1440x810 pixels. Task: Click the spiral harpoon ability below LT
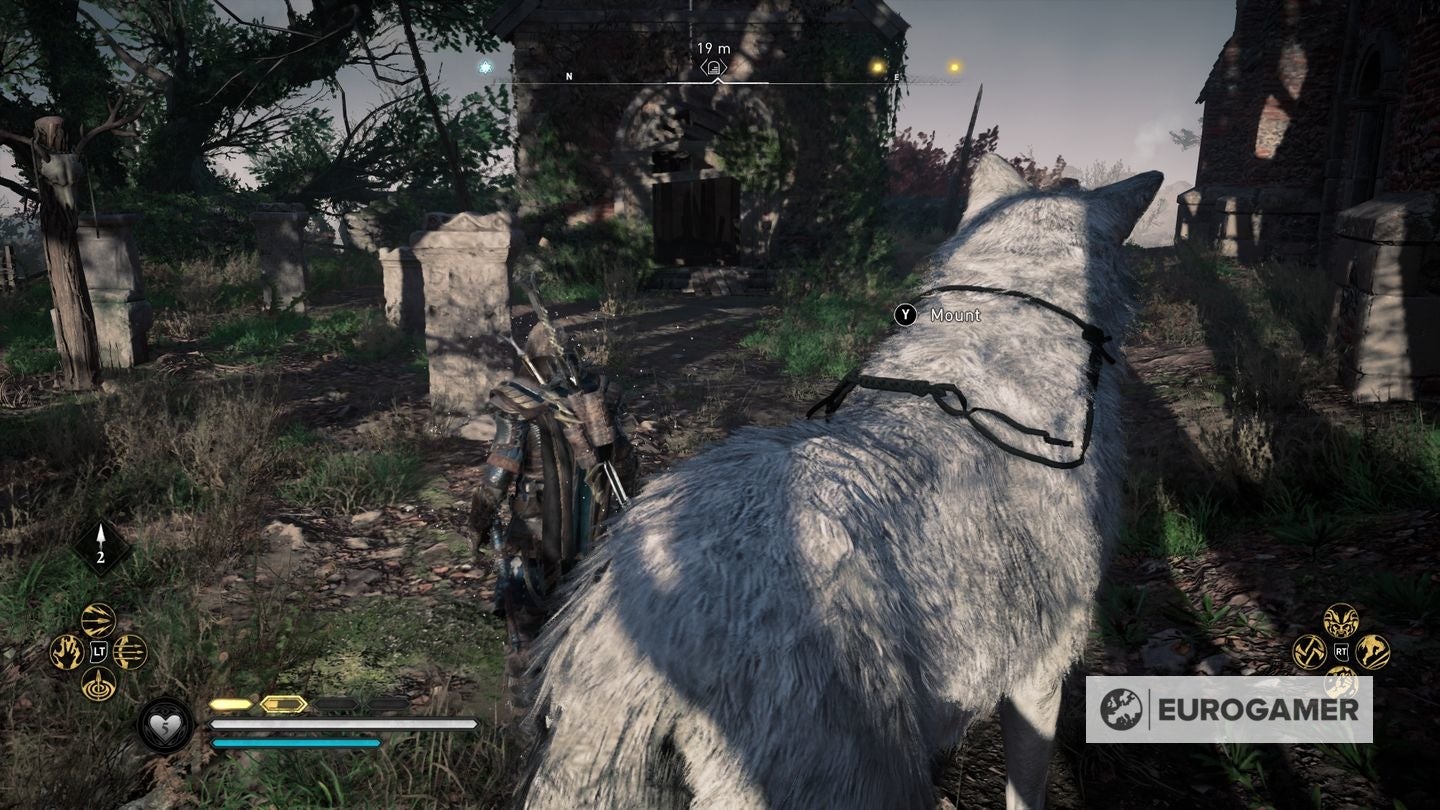pyautogui.click(x=97, y=682)
